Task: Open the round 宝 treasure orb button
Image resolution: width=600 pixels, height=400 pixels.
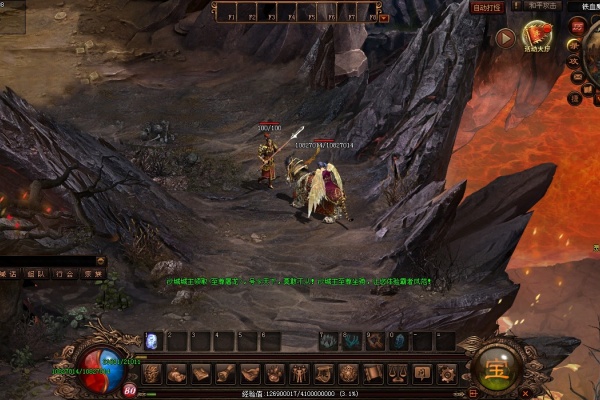Action: 494,367
